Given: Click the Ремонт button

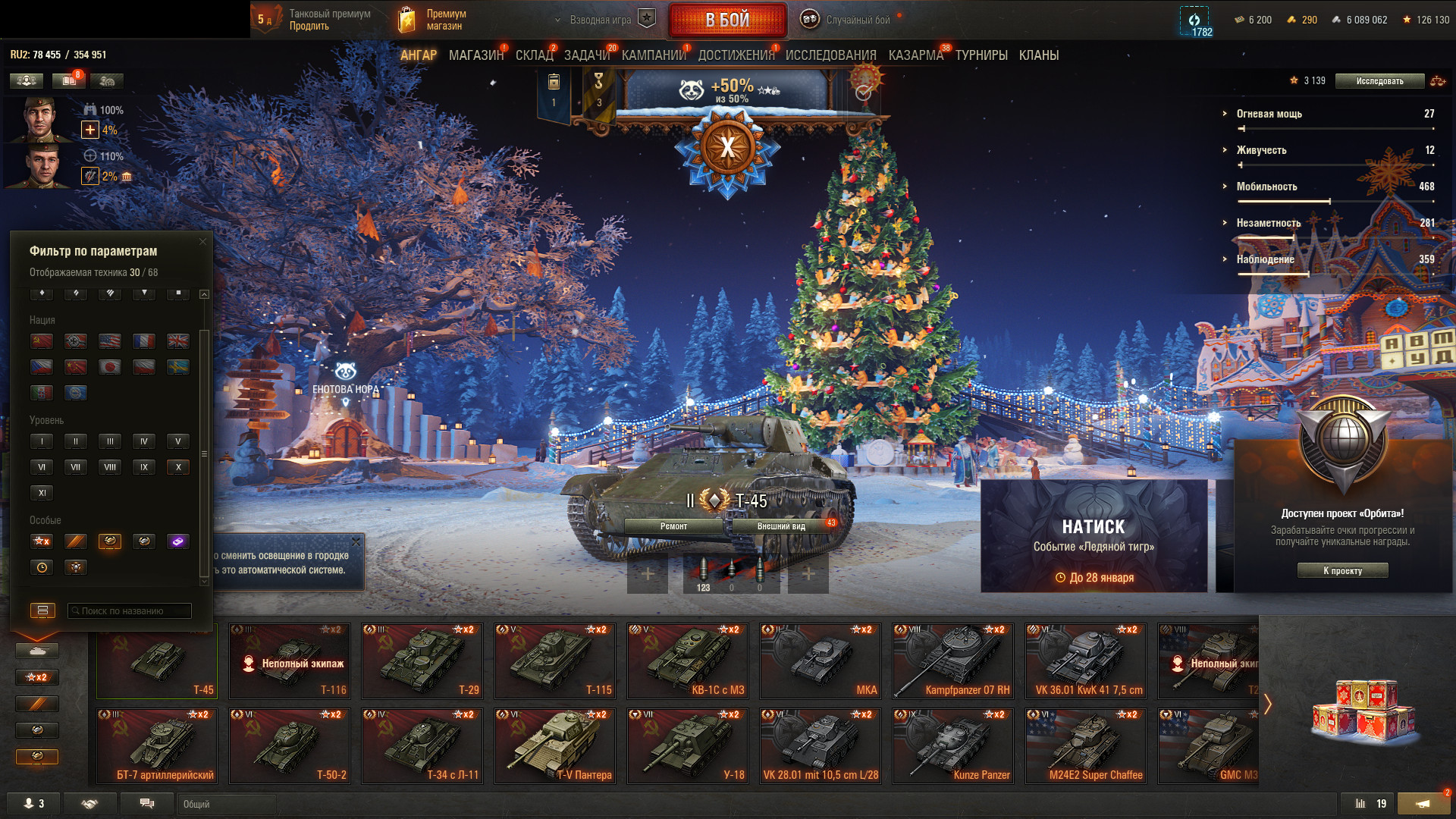Looking at the screenshot, I should tap(673, 526).
